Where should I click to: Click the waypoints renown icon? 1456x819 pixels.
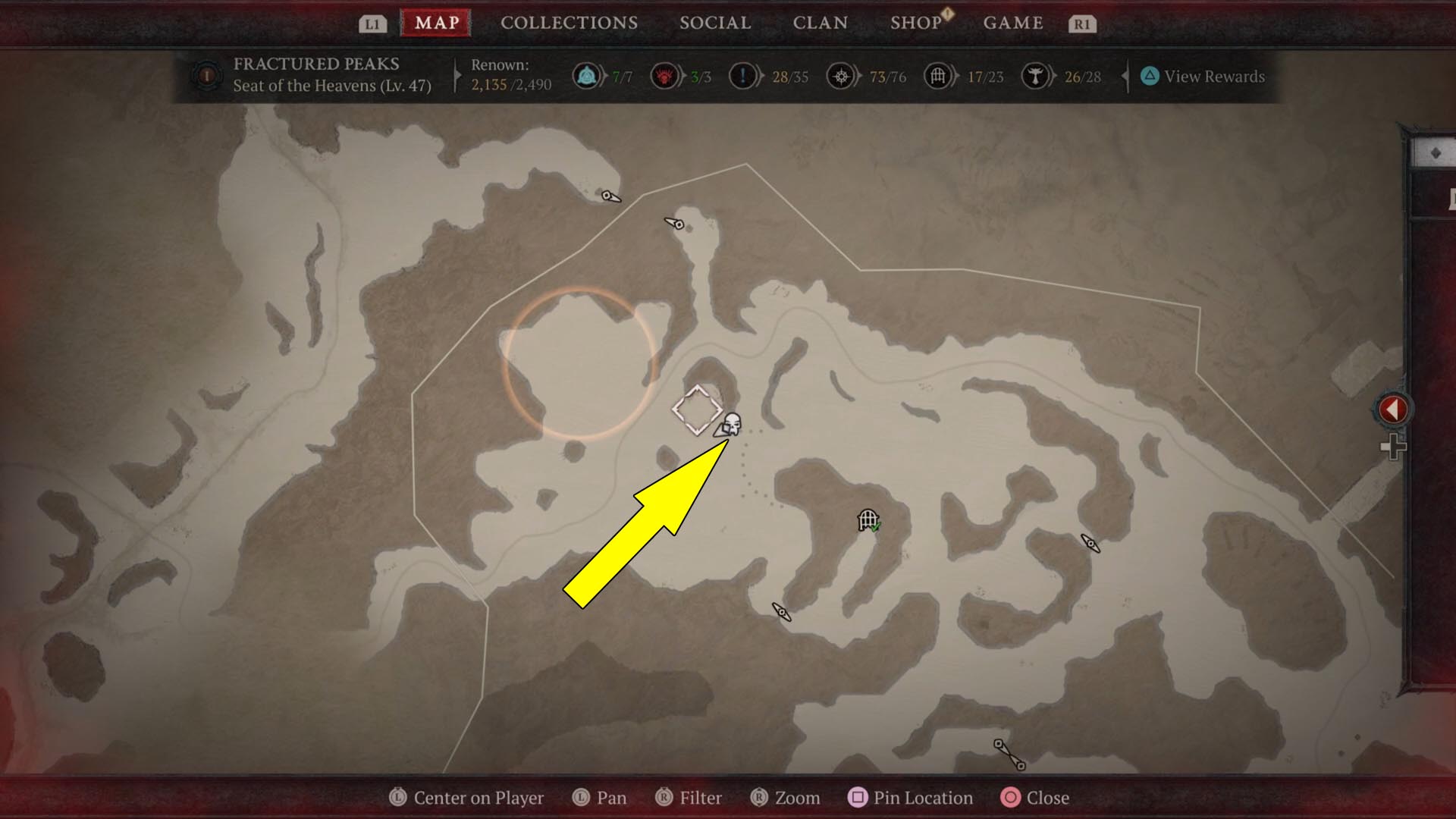[x=586, y=77]
